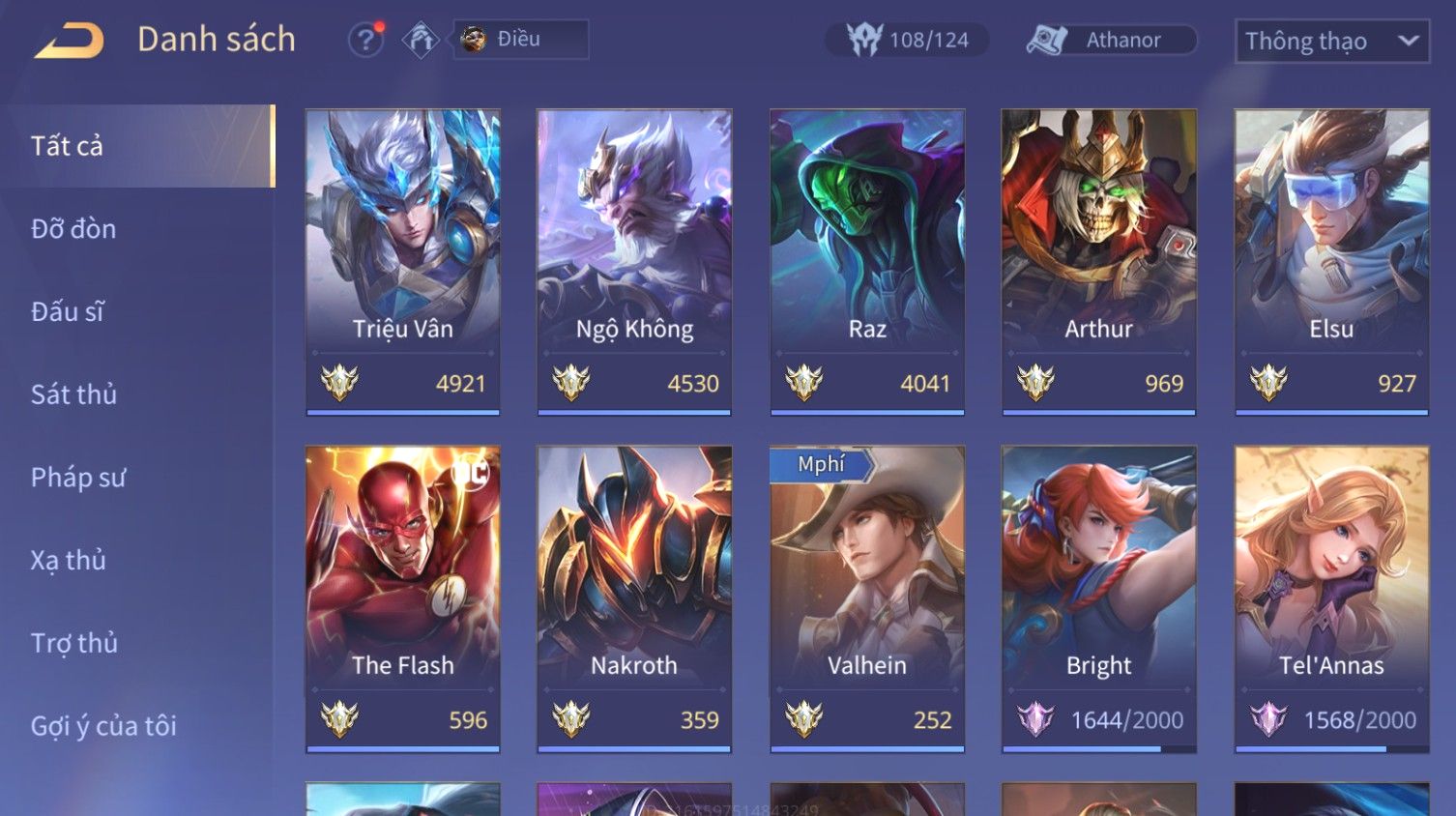Go back using the gold arrow

(69, 41)
